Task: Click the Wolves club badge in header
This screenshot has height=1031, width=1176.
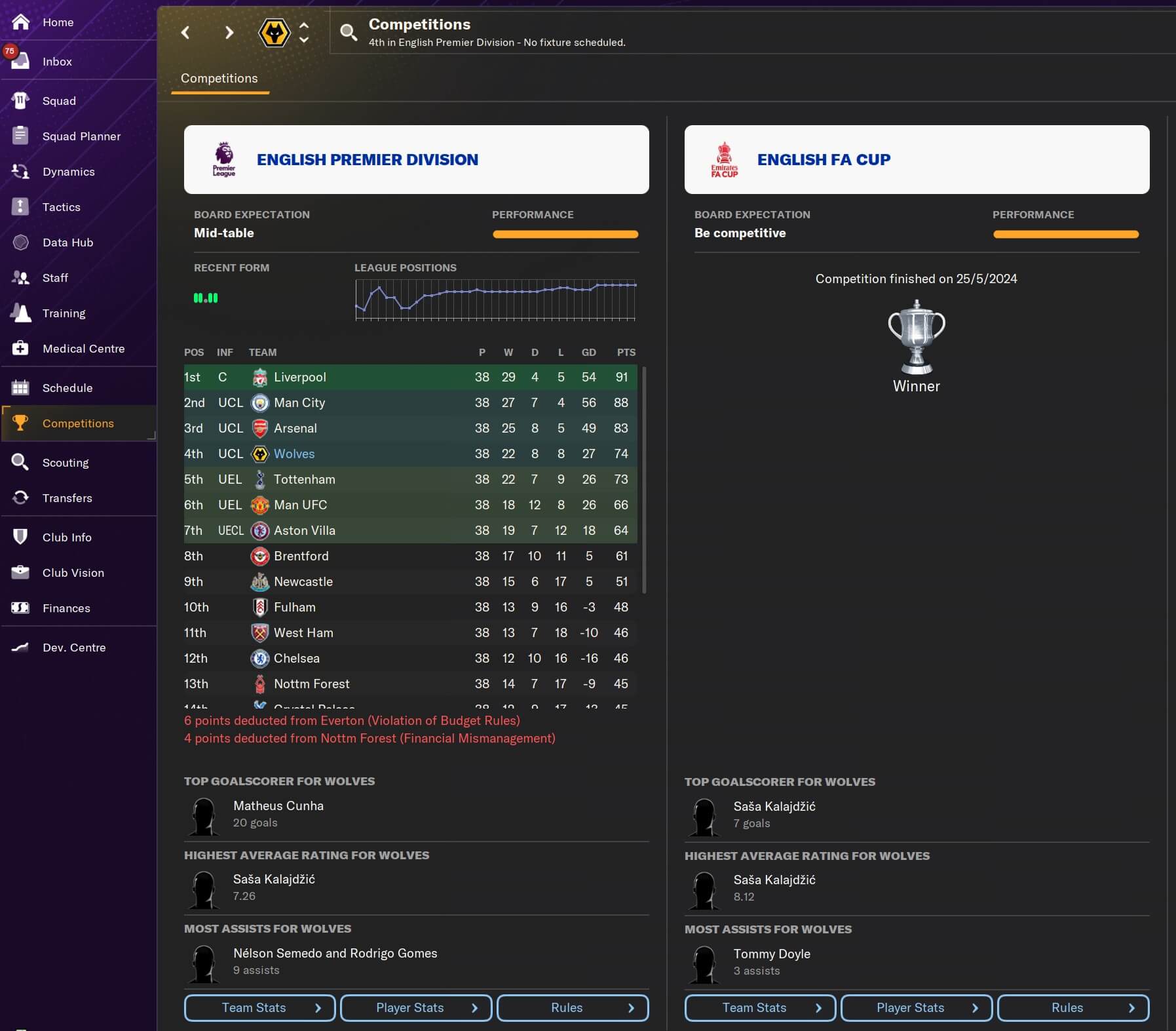Action: [x=274, y=32]
